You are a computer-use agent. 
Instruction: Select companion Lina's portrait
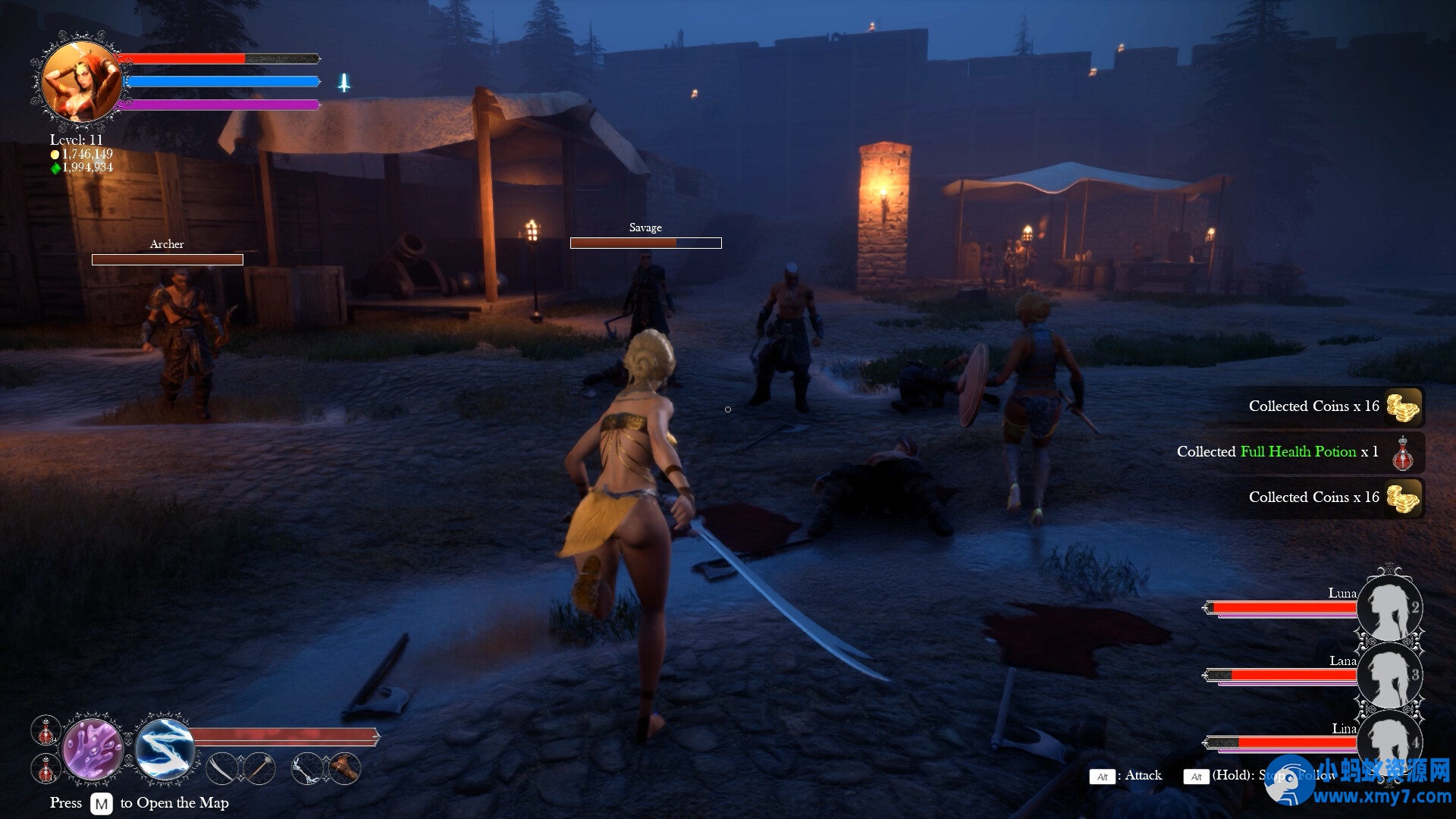[x=1389, y=739]
